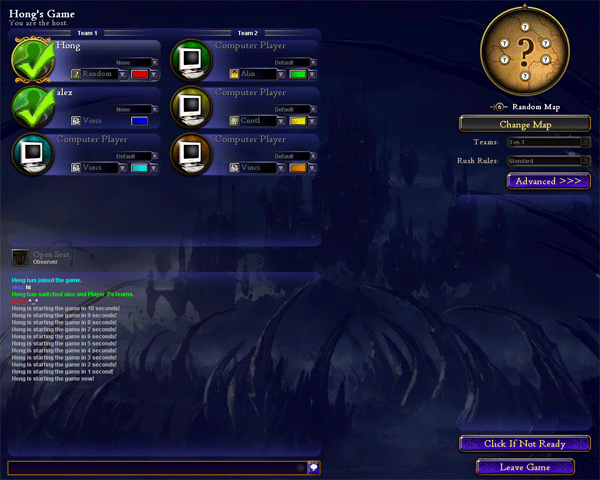This screenshot has width=600, height=480.
Task: Leave the game lobby
Action: (x=524, y=467)
